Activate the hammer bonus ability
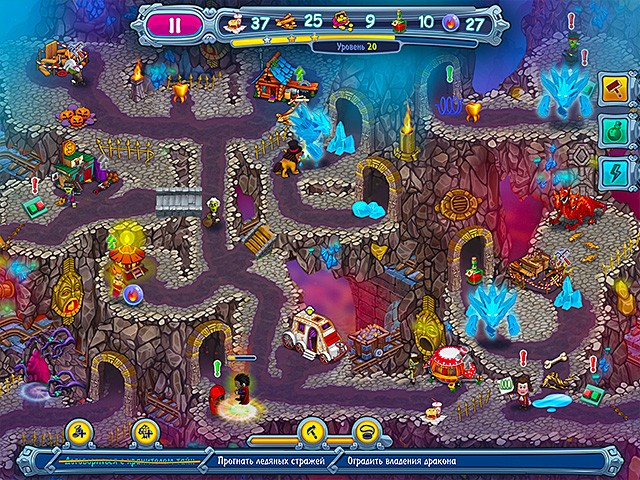The height and width of the screenshot is (480, 640). coord(612,87)
